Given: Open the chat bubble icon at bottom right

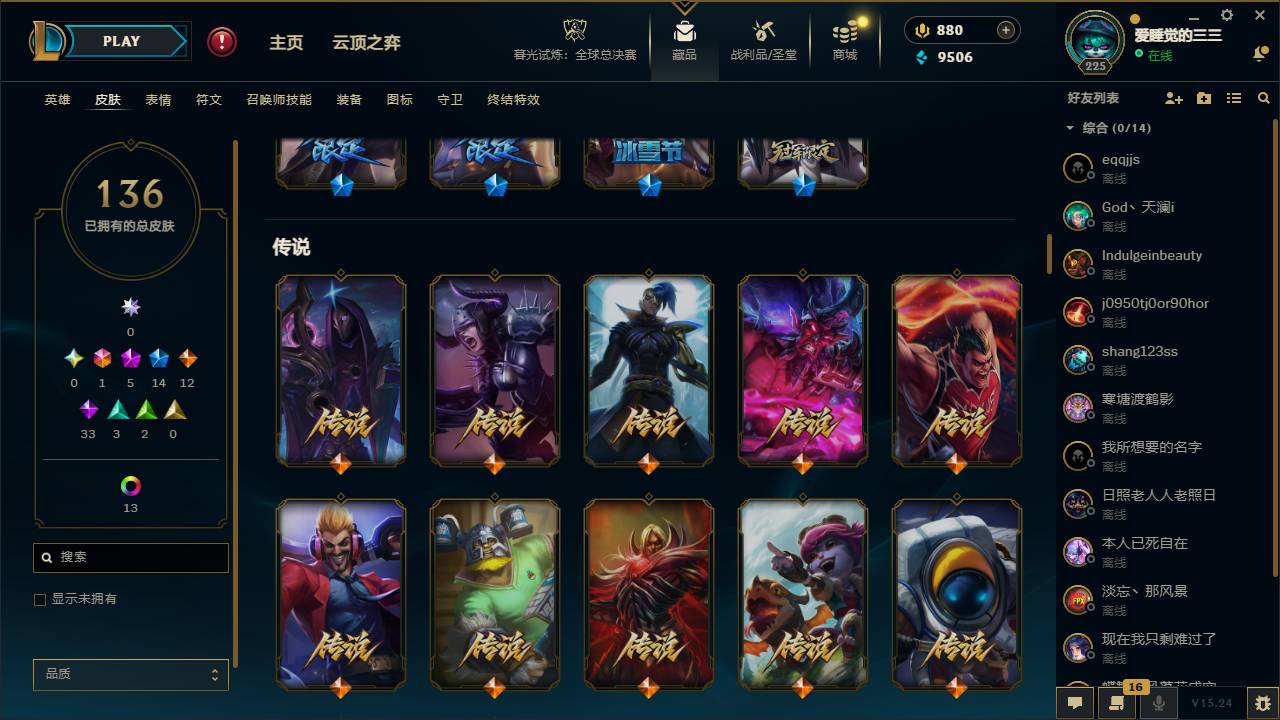Looking at the screenshot, I should click(x=1074, y=703).
